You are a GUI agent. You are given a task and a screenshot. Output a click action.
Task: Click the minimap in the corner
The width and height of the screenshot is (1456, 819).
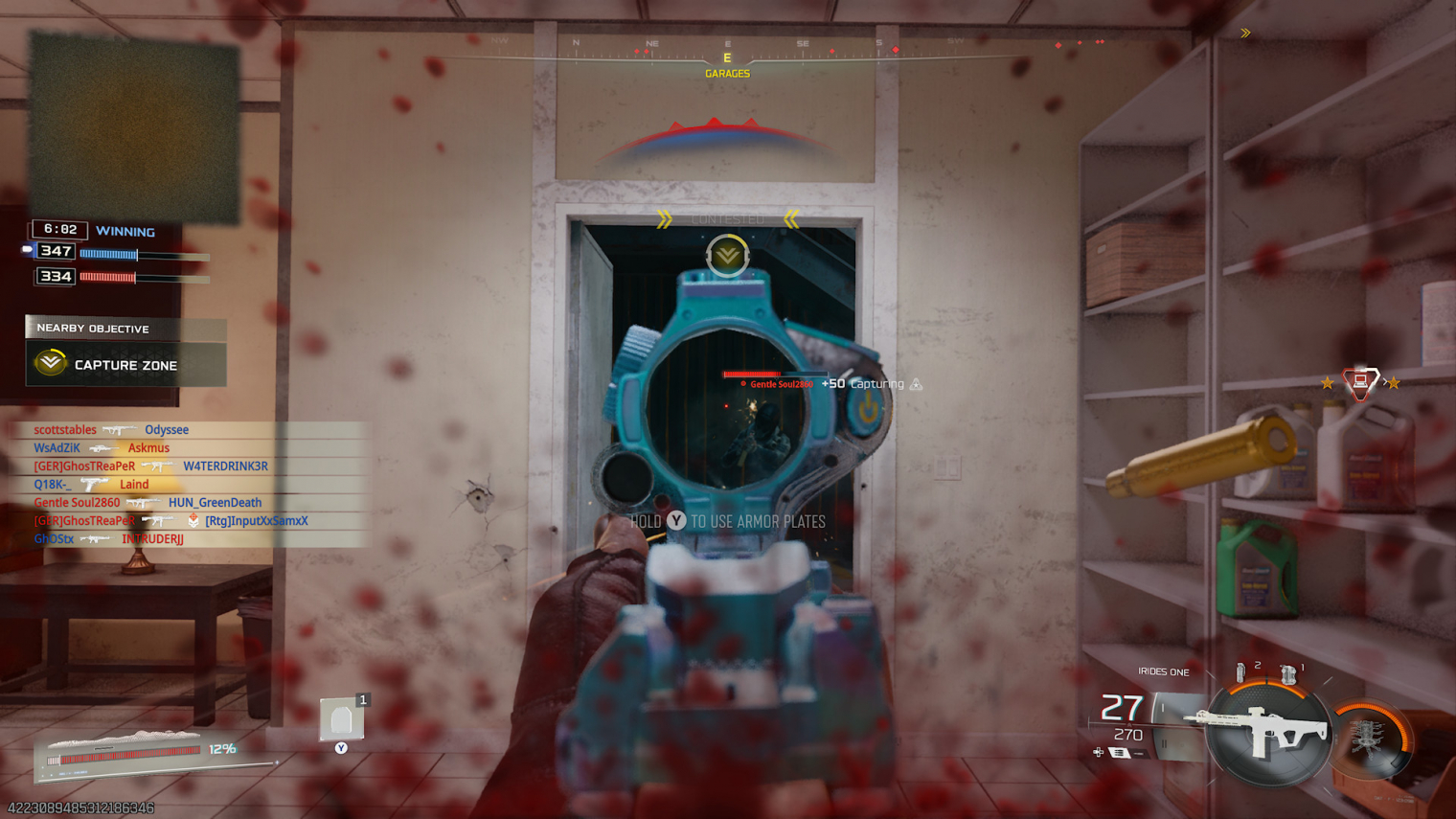click(134, 126)
